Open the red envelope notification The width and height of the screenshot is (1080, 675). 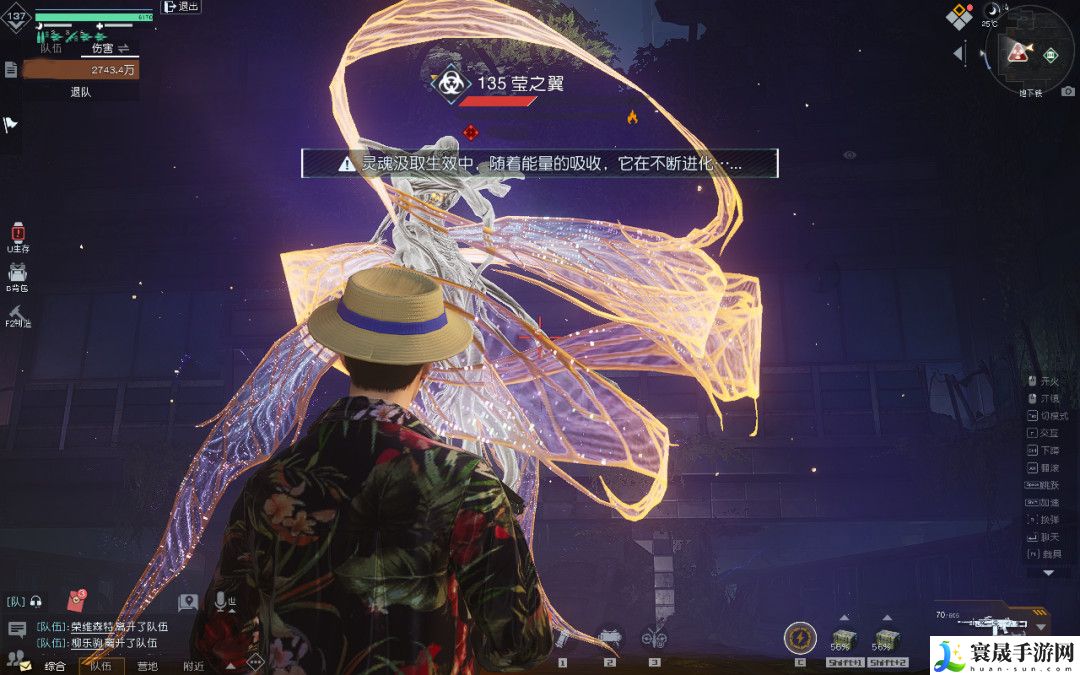point(77,600)
